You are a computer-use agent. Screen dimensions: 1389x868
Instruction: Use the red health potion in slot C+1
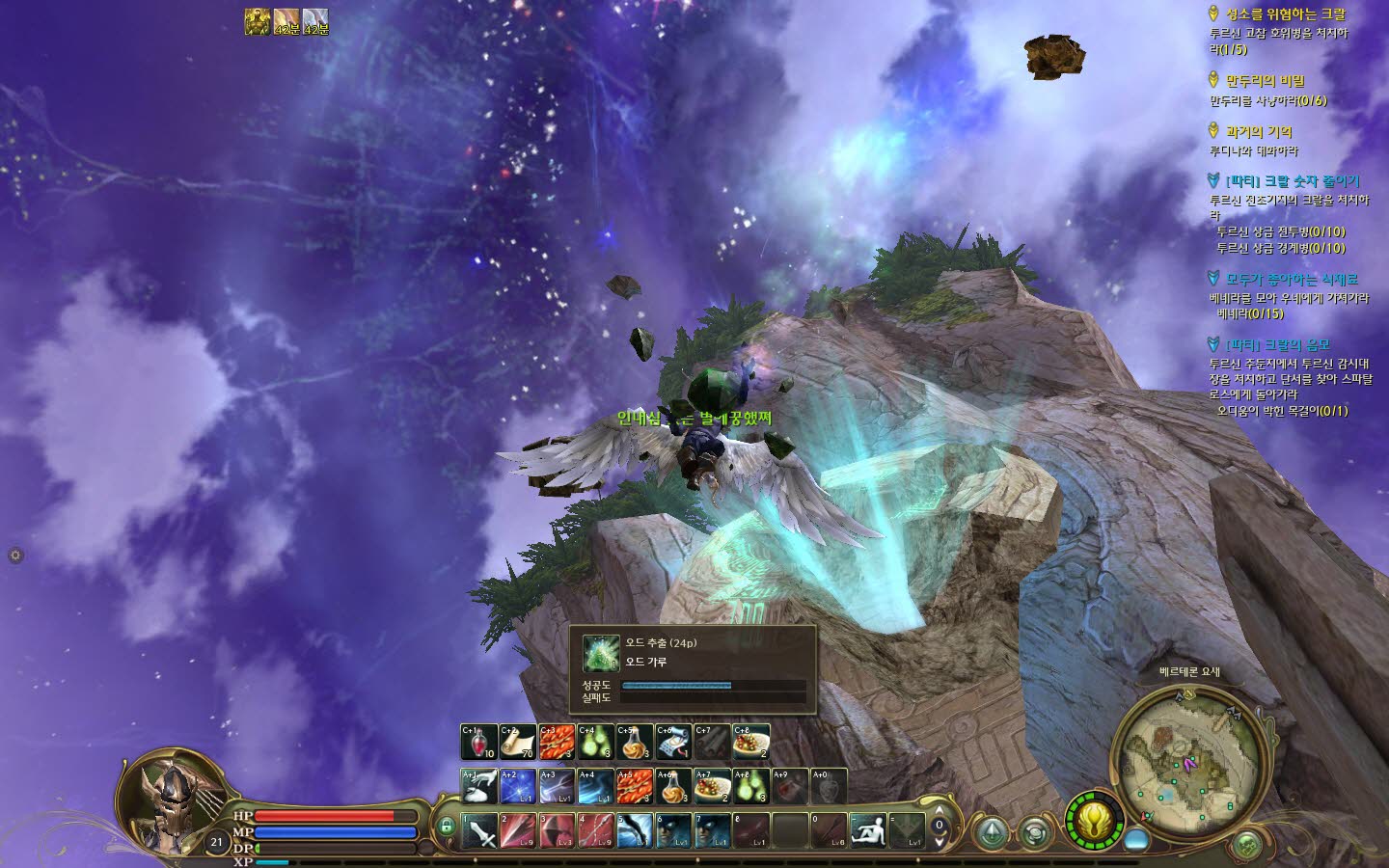click(x=478, y=742)
